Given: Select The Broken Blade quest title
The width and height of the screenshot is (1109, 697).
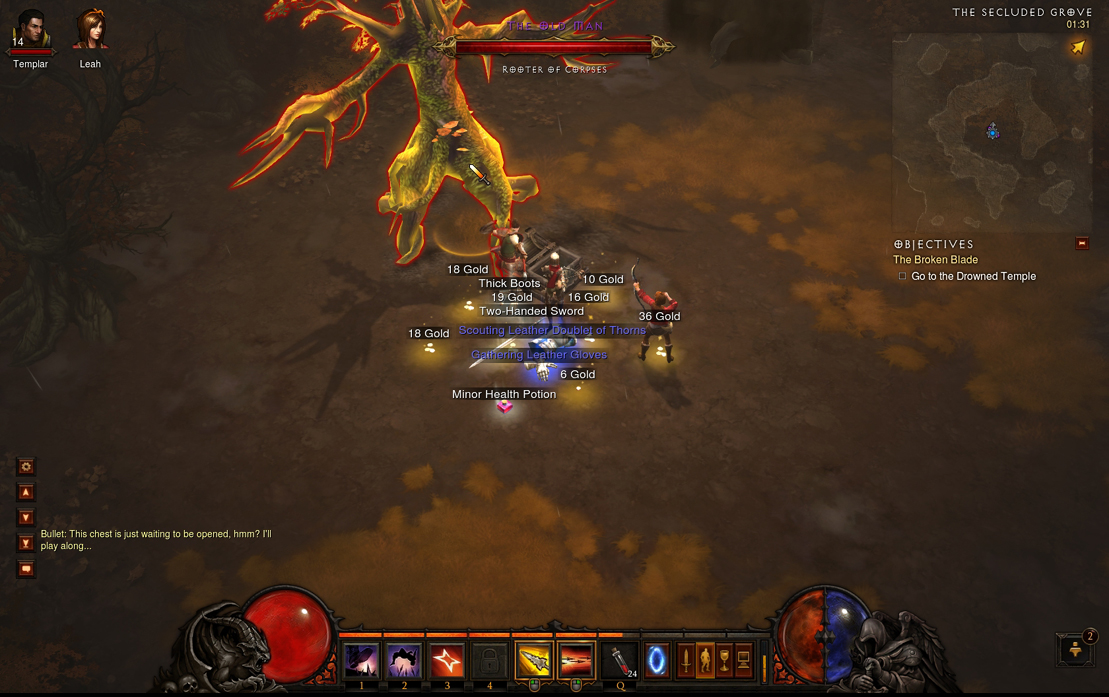Looking at the screenshot, I should click(935, 260).
